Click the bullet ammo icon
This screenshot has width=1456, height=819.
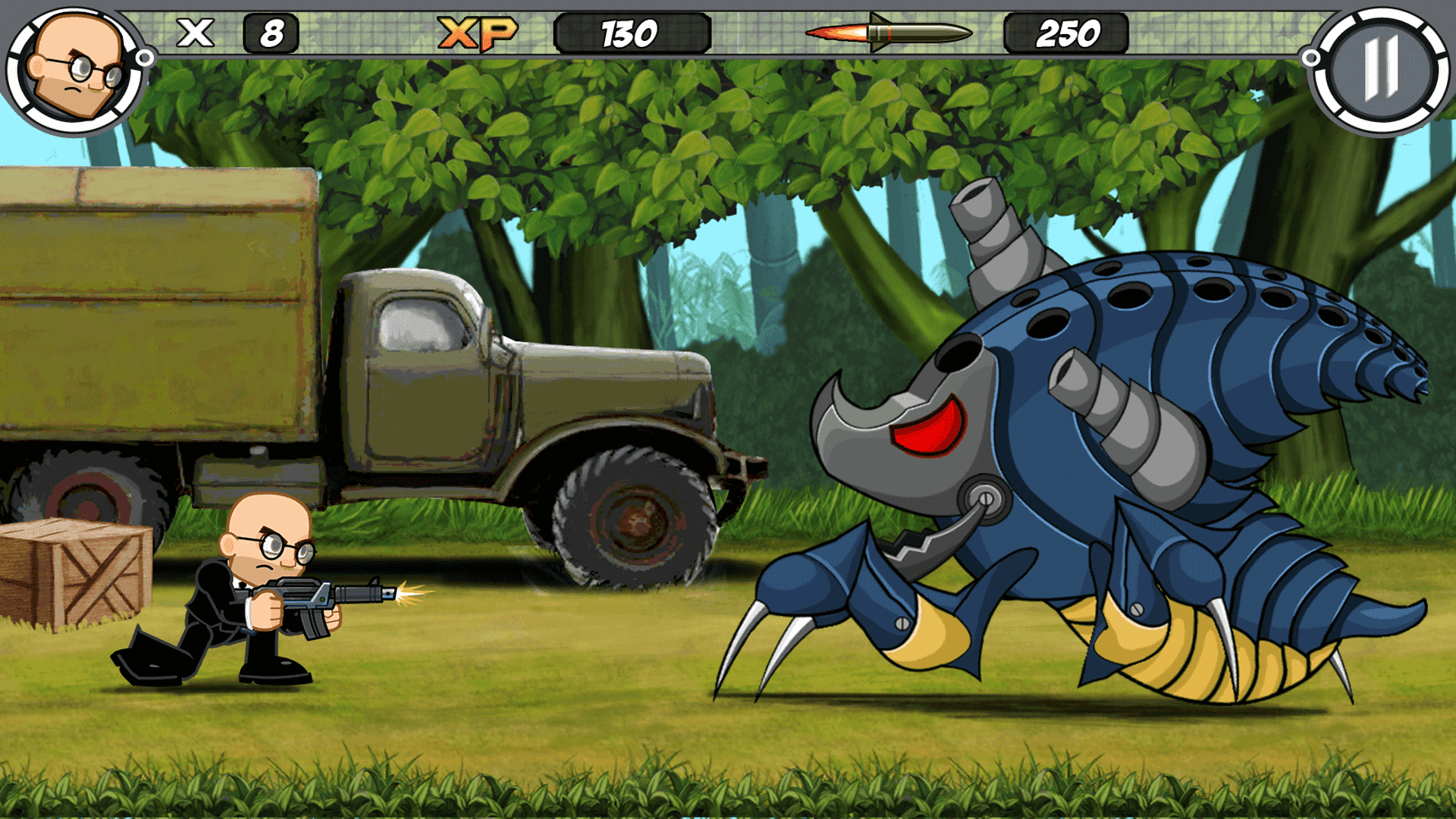(887, 33)
